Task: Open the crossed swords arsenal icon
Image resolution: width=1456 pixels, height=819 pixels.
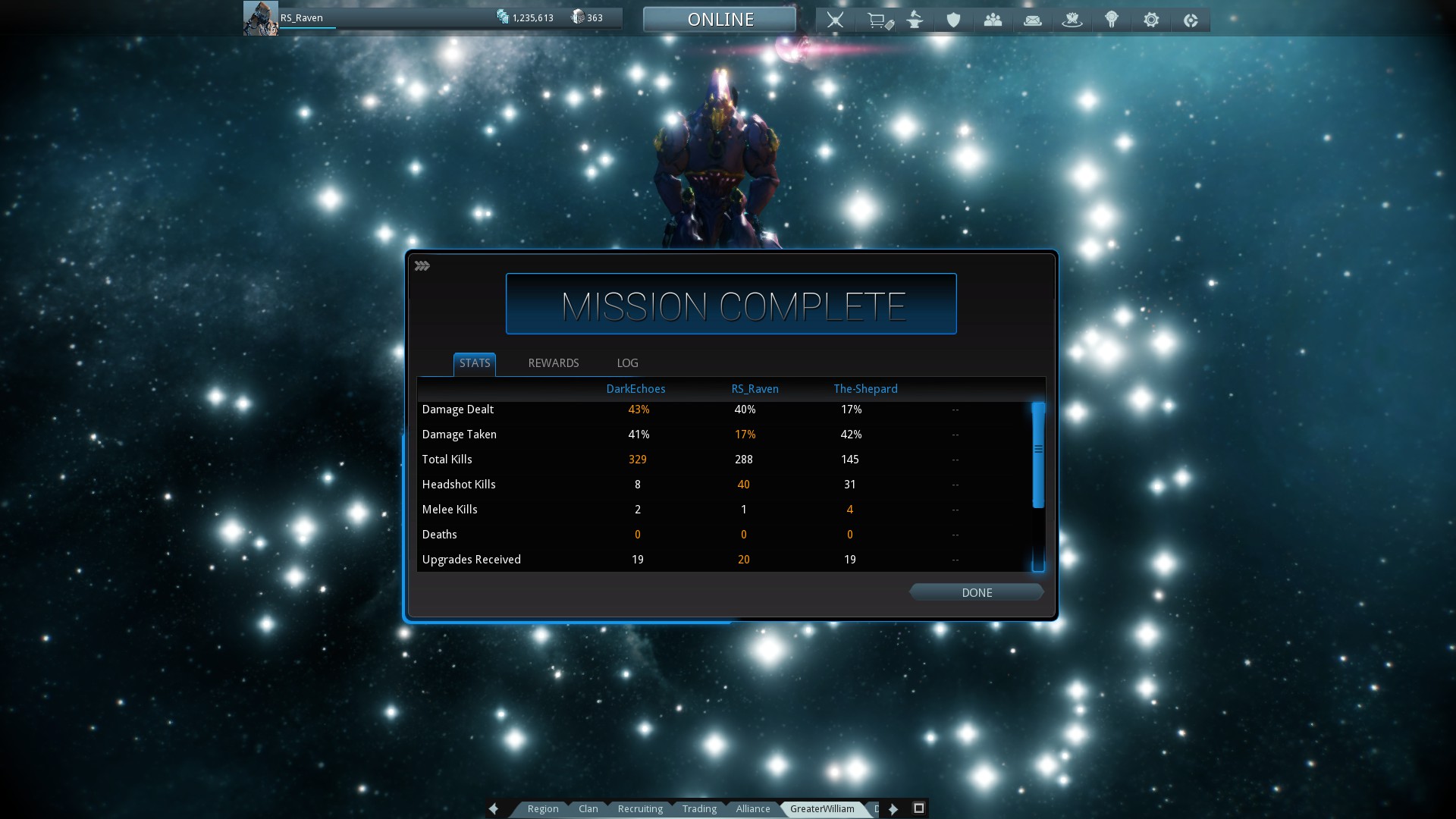Action: click(x=835, y=20)
